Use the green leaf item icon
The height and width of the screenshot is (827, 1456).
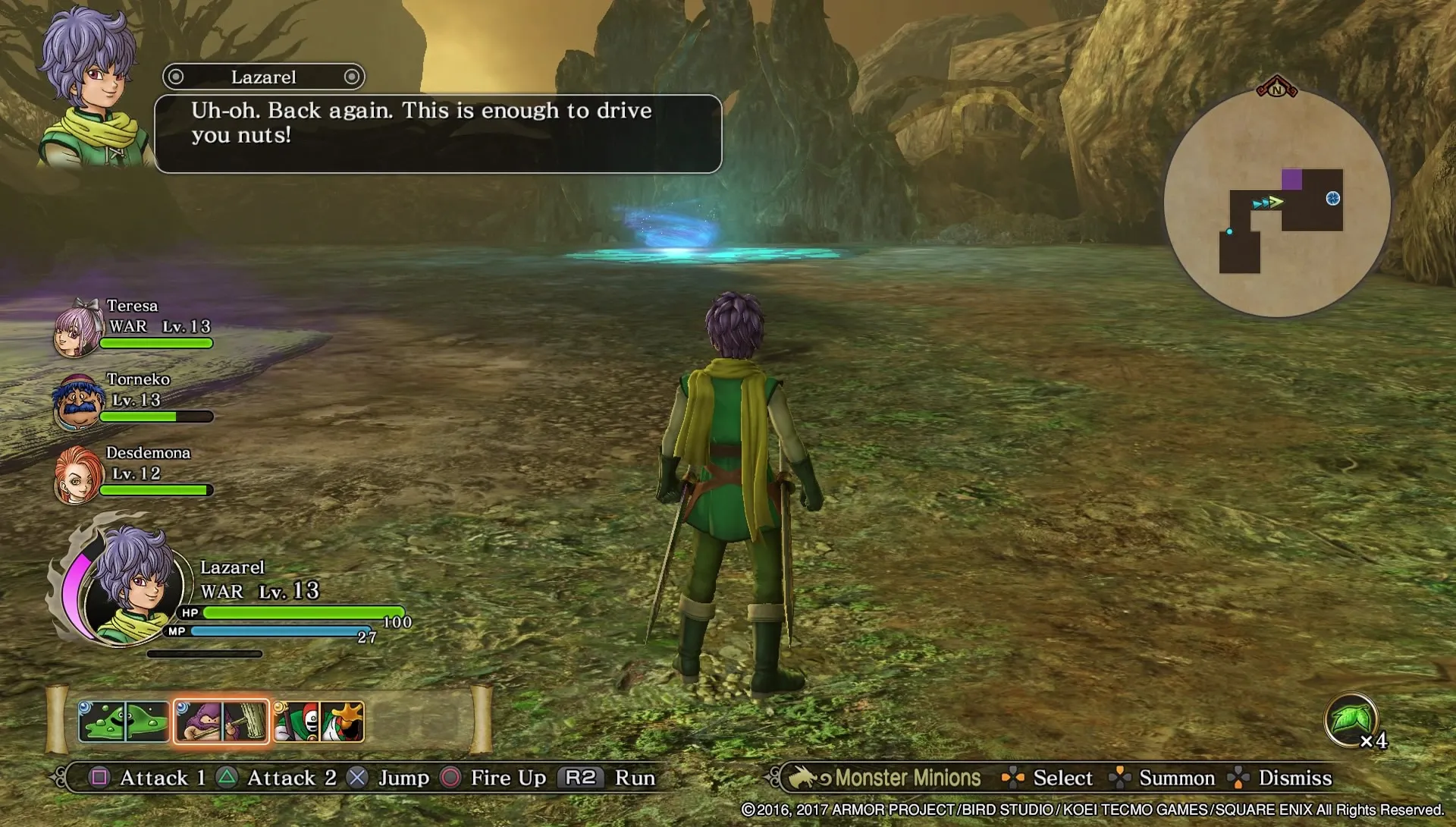1350,719
